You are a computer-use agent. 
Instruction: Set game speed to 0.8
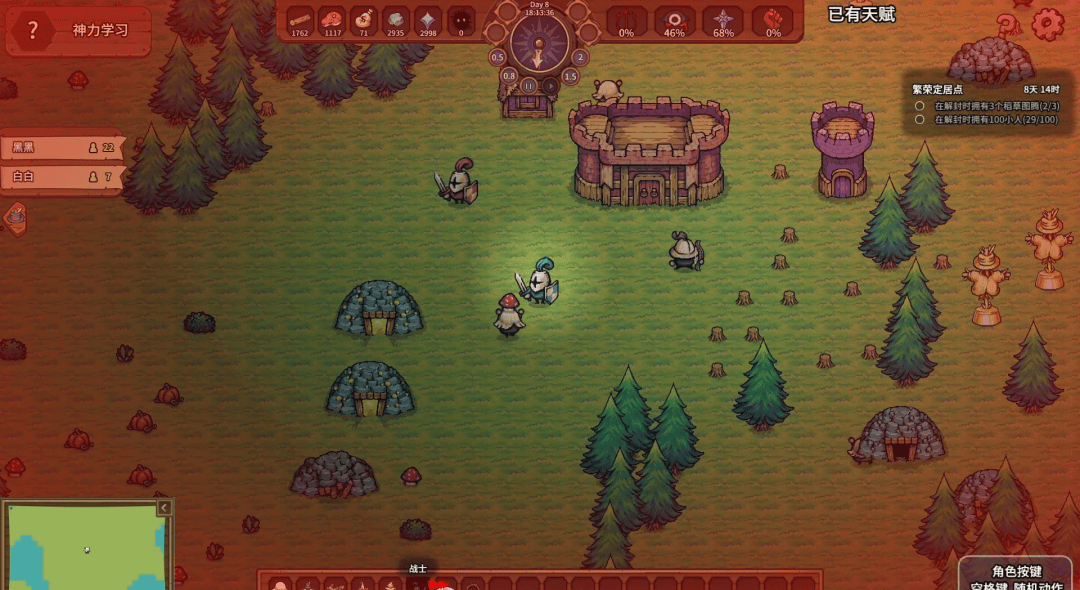pyautogui.click(x=509, y=76)
